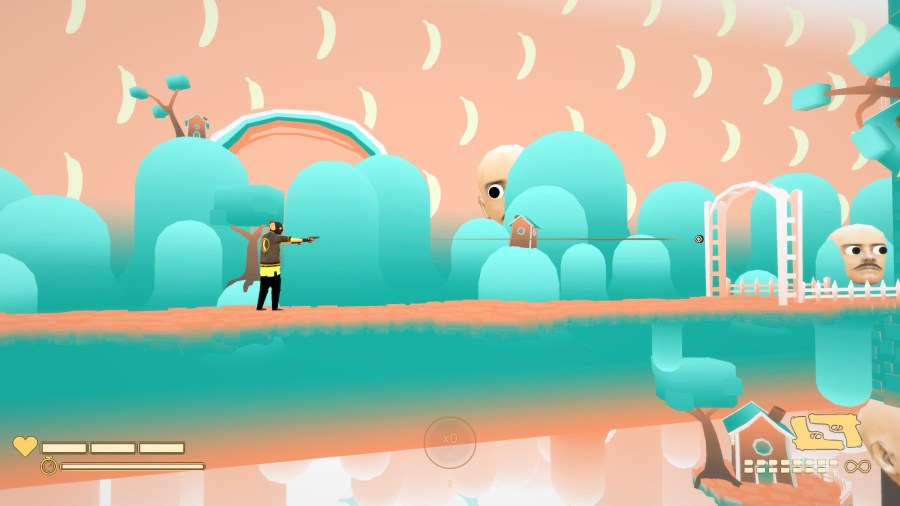Select the dual pistols weapon icon
900x506 pixels.
826,432
